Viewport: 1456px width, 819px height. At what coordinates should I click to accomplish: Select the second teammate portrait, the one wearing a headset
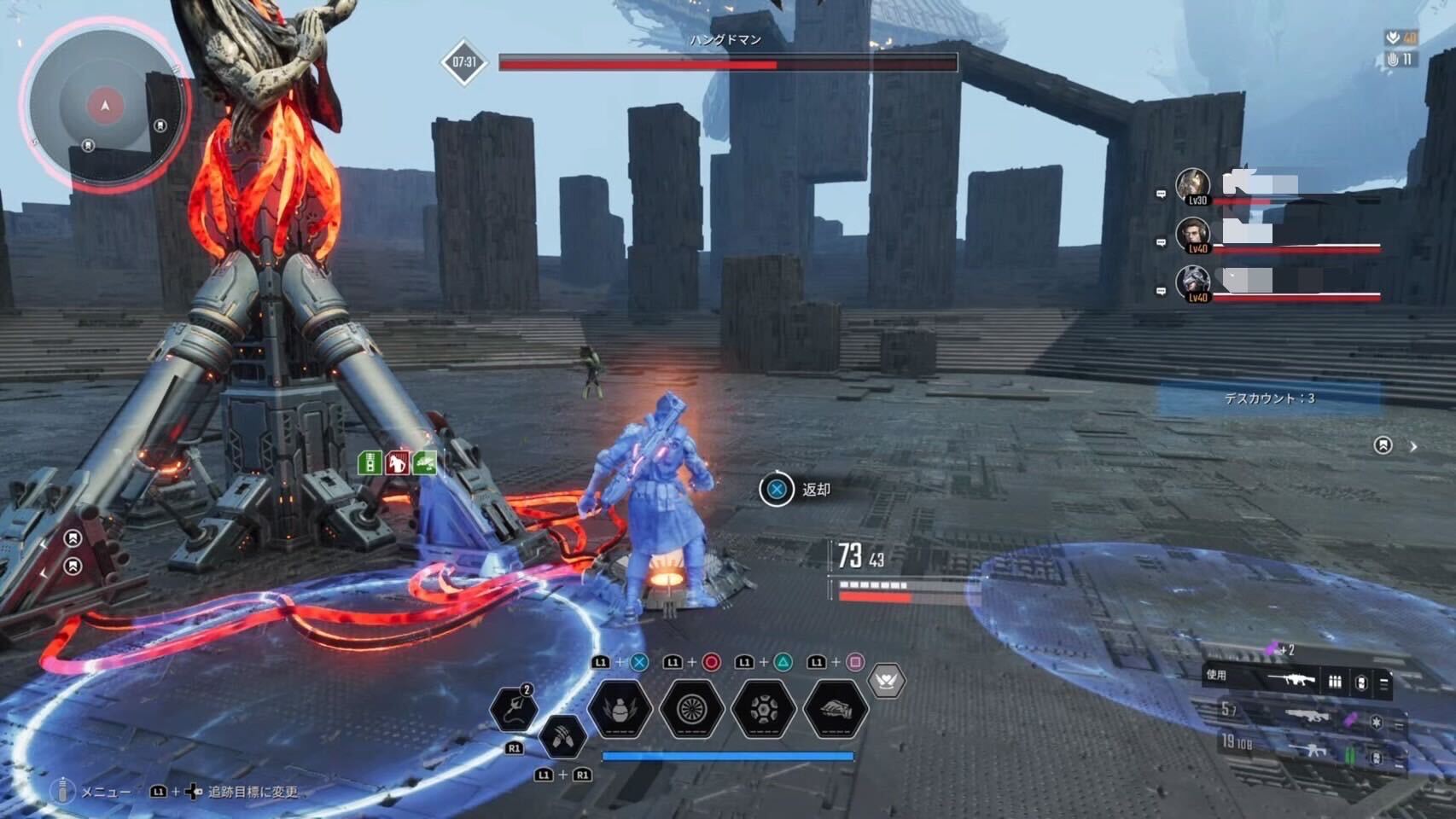click(x=1193, y=235)
